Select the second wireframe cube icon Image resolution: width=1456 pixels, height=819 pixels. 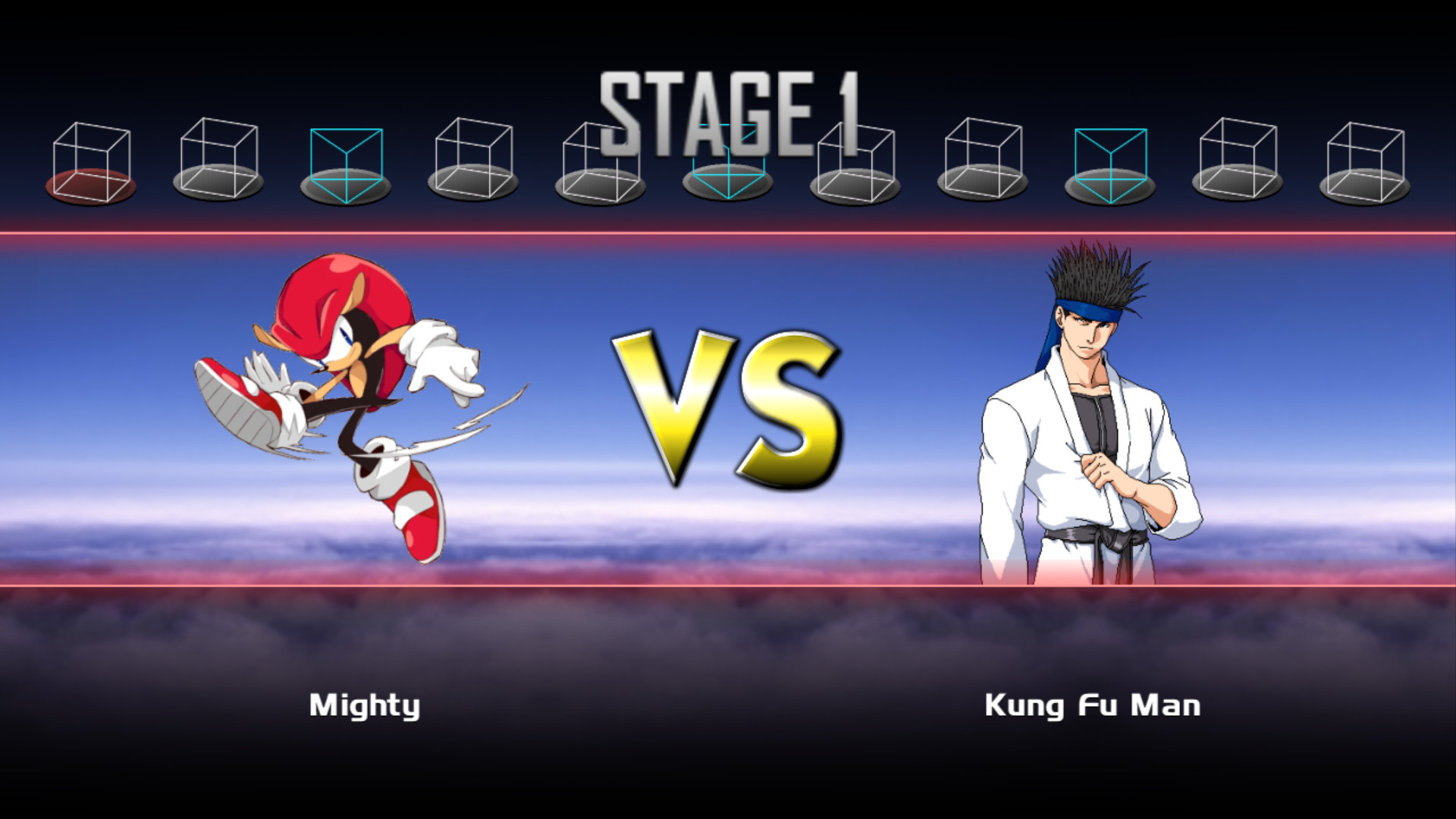tap(218, 159)
